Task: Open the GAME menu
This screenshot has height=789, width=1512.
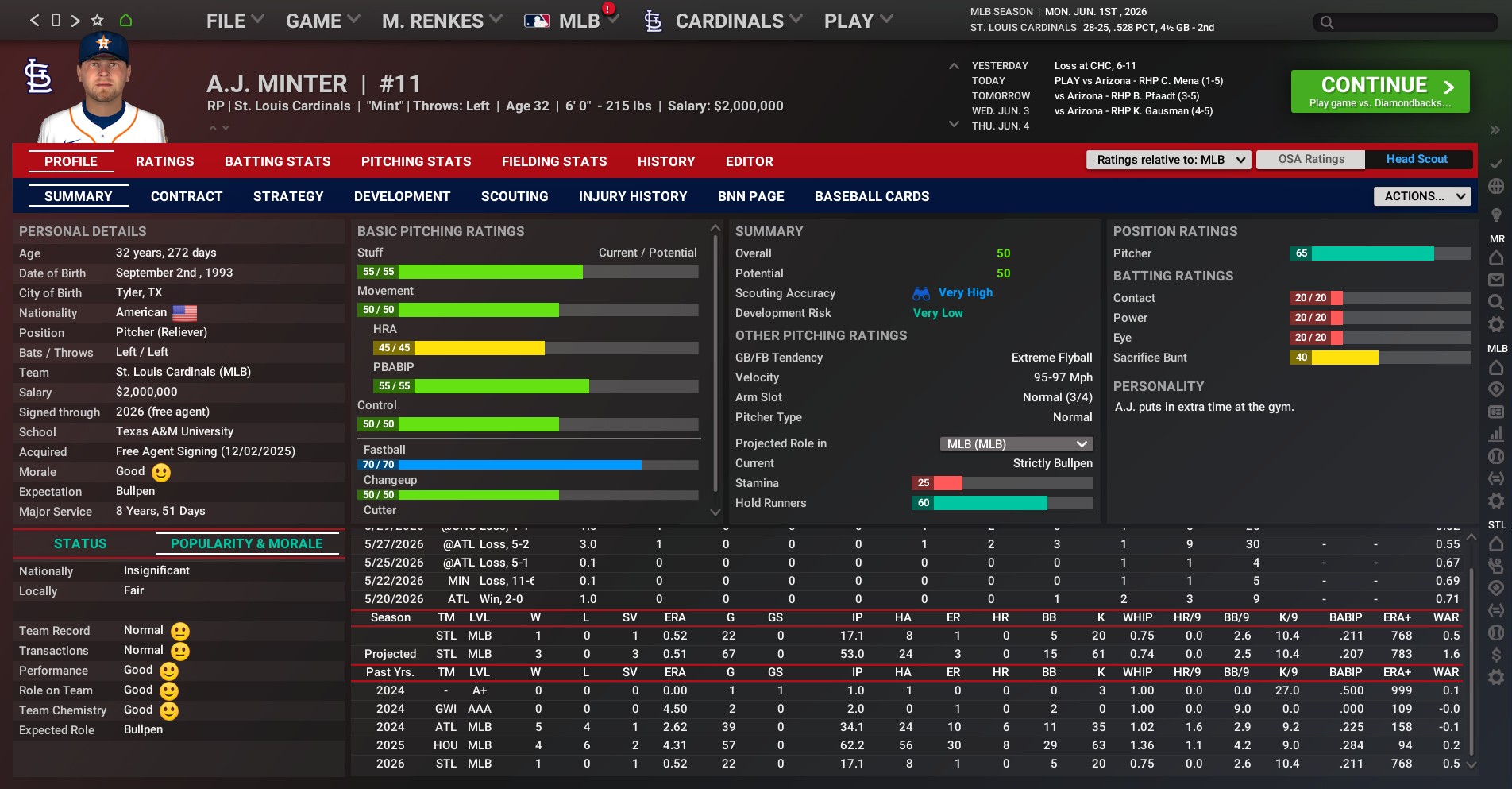Action: click(322, 21)
